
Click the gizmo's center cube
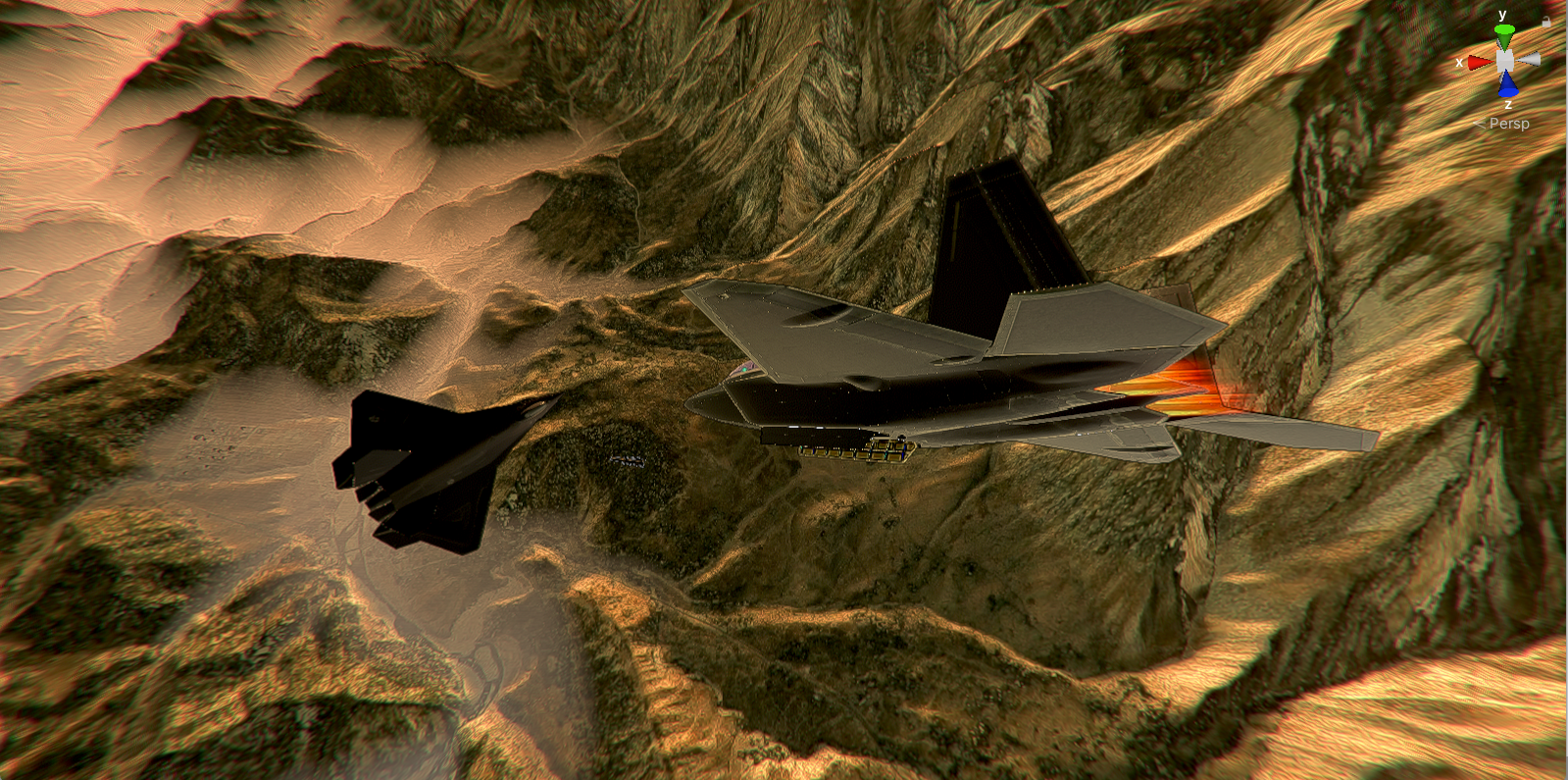tap(1505, 61)
